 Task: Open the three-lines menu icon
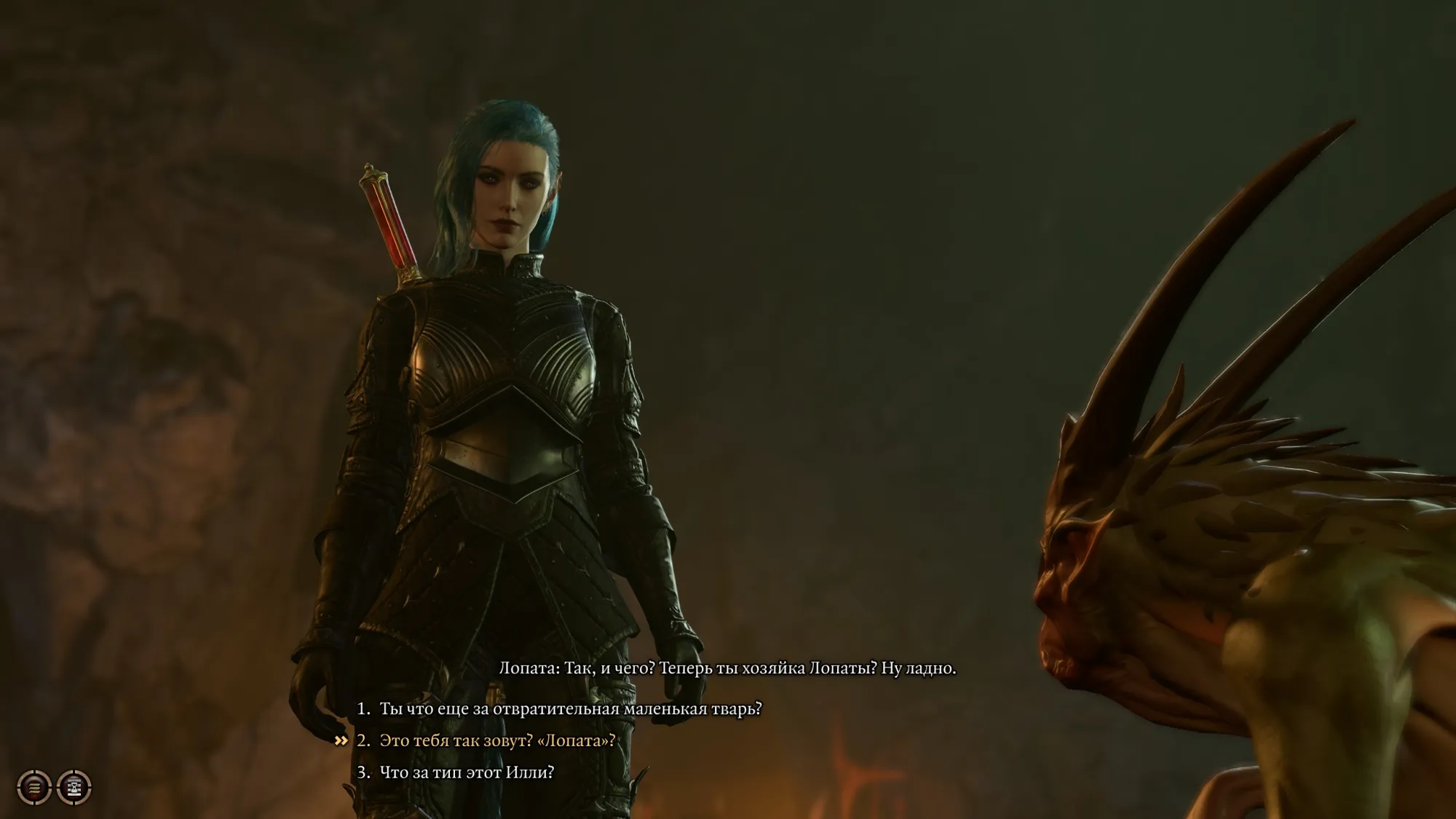tap(34, 787)
